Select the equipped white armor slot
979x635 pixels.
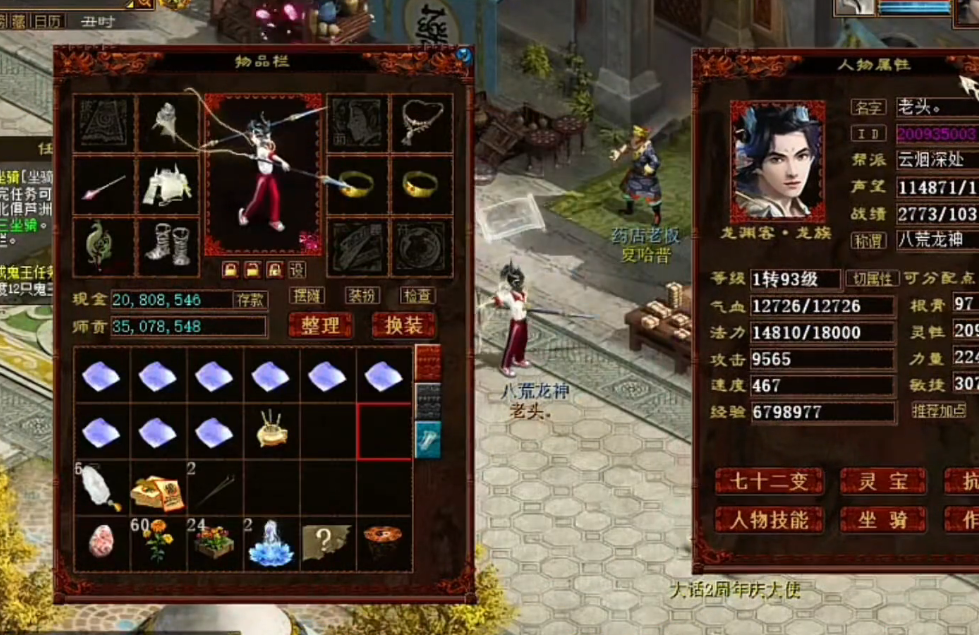pos(166,186)
